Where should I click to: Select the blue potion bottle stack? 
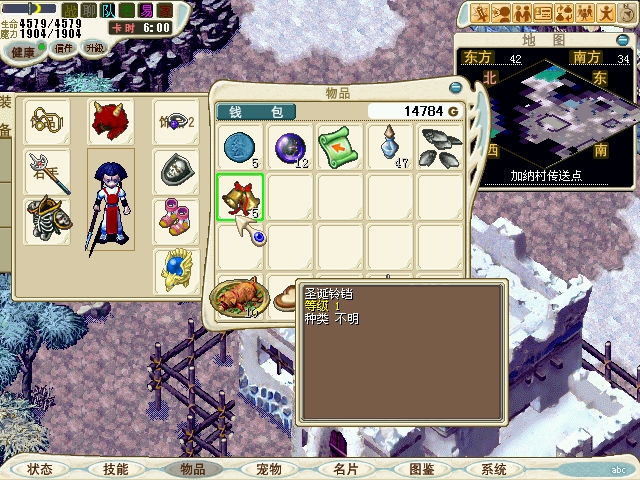pos(390,146)
